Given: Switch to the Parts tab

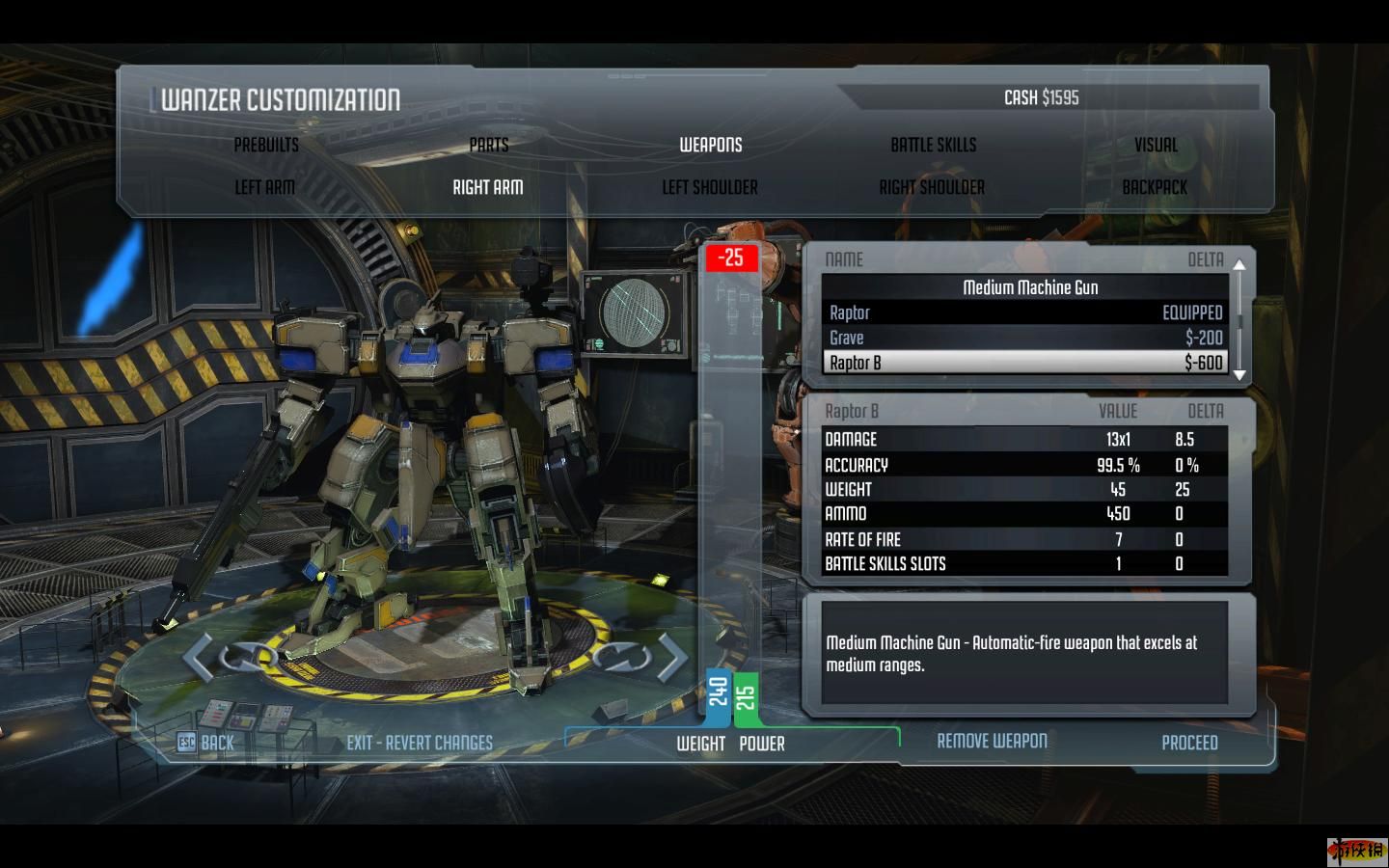Looking at the screenshot, I should coord(488,145).
